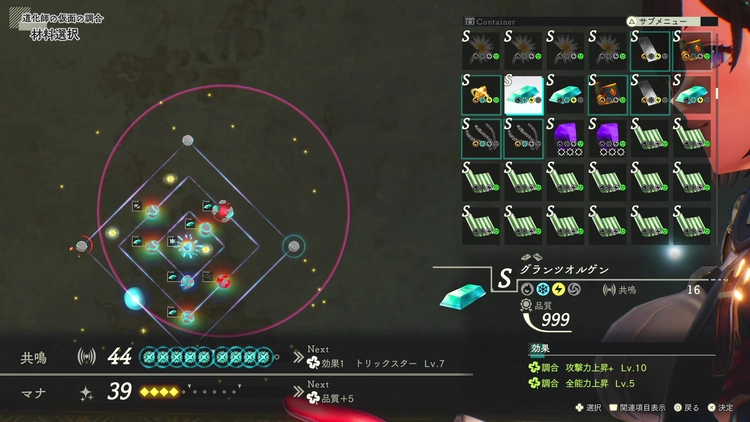Viewport: 750px width, 422px height.
Task: Choose the golden material in the container
Action: click(x=481, y=94)
